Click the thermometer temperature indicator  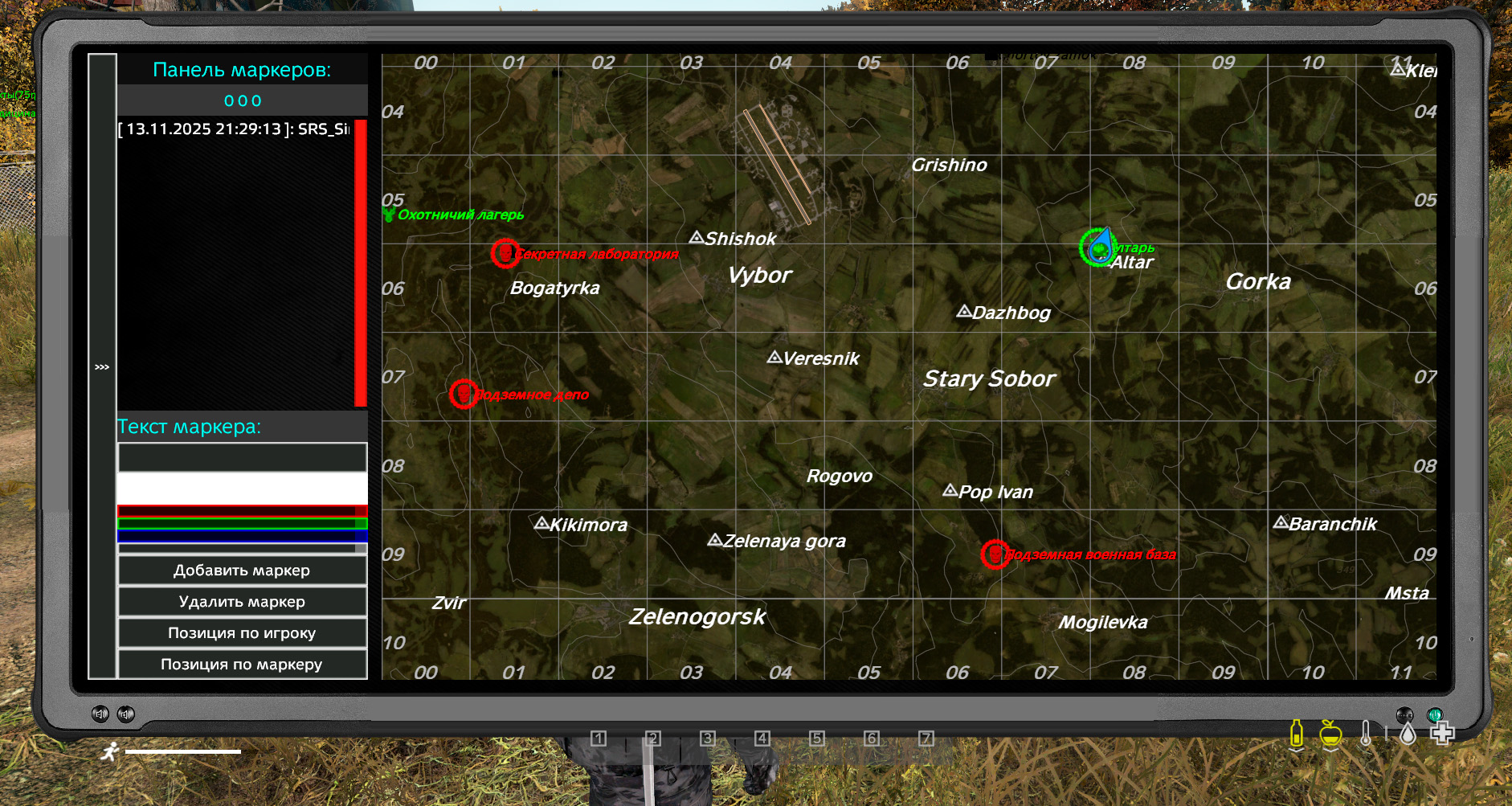coord(1367,734)
